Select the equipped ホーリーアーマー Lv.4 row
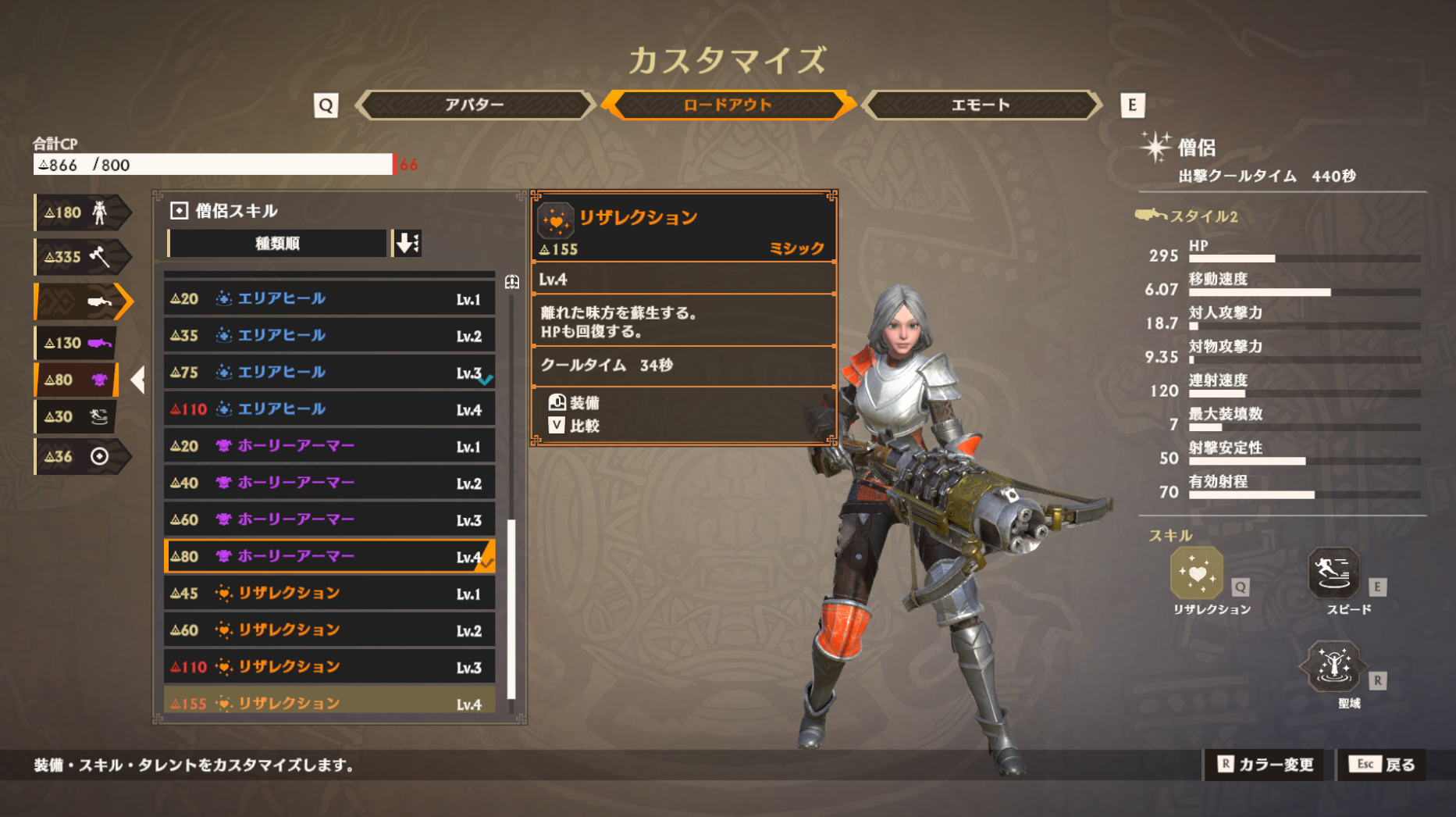 click(x=329, y=556)
